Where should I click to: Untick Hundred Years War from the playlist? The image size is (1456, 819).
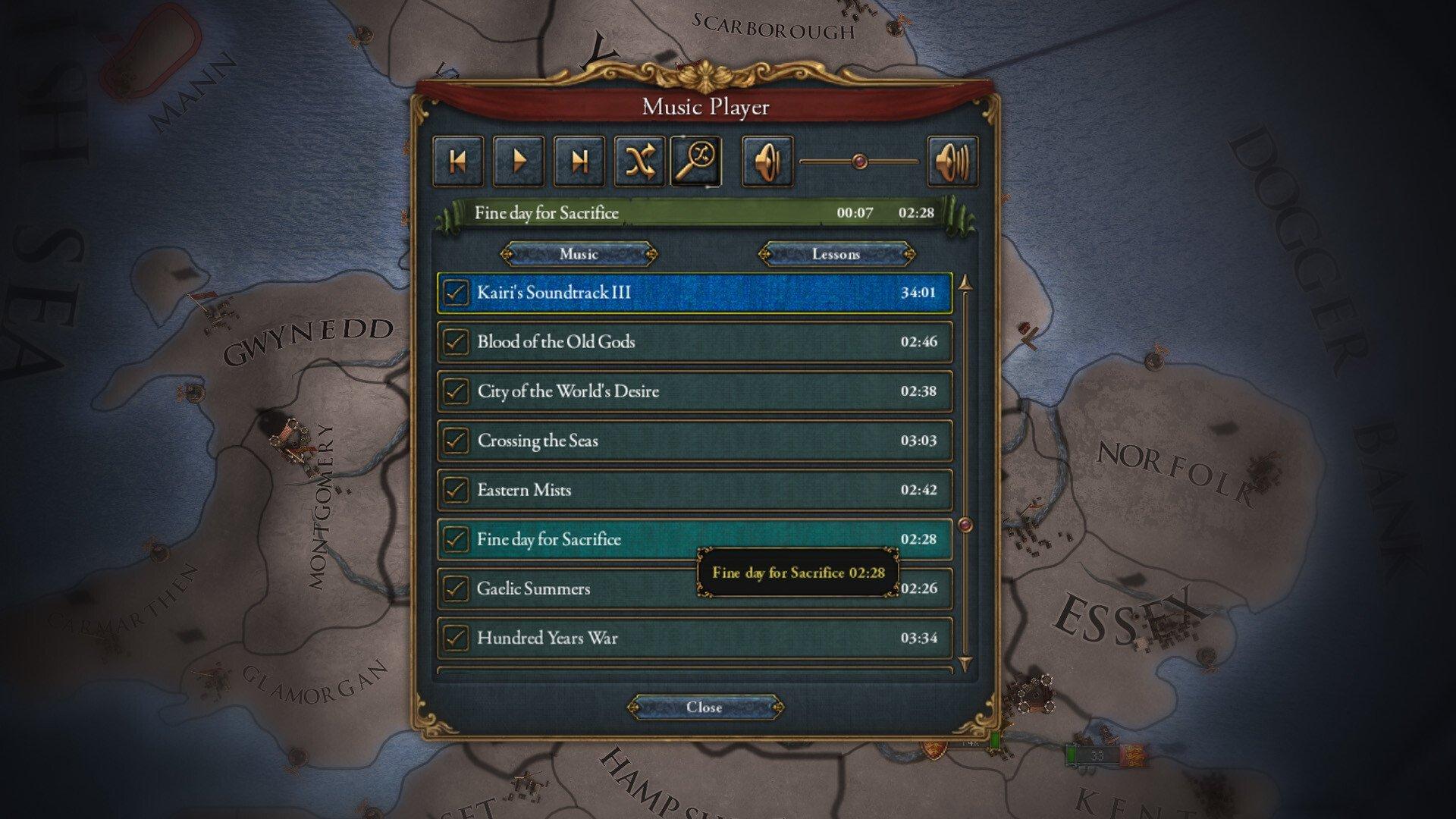[454, 638]
